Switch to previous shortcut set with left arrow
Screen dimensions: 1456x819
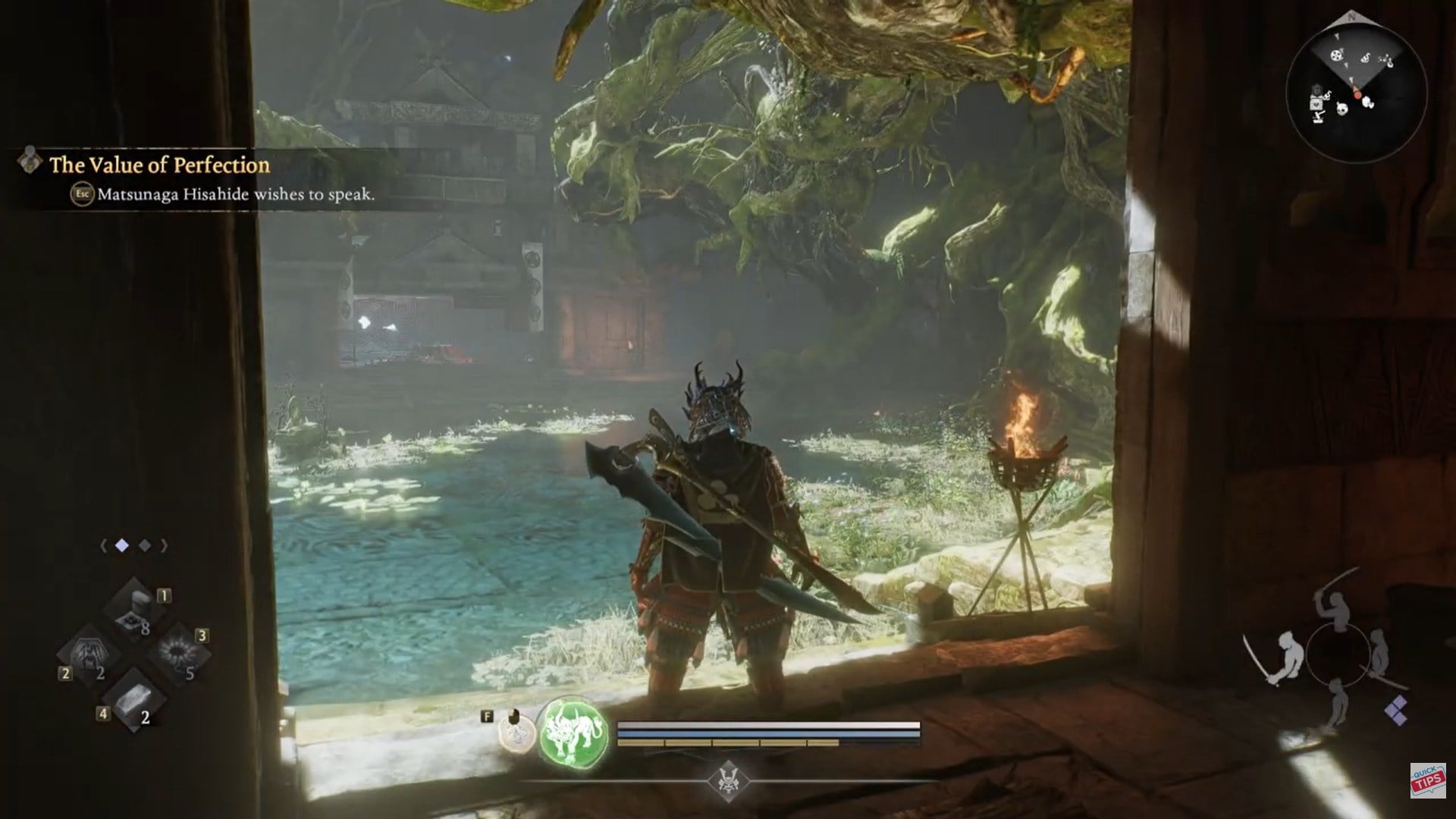[103, 545]
